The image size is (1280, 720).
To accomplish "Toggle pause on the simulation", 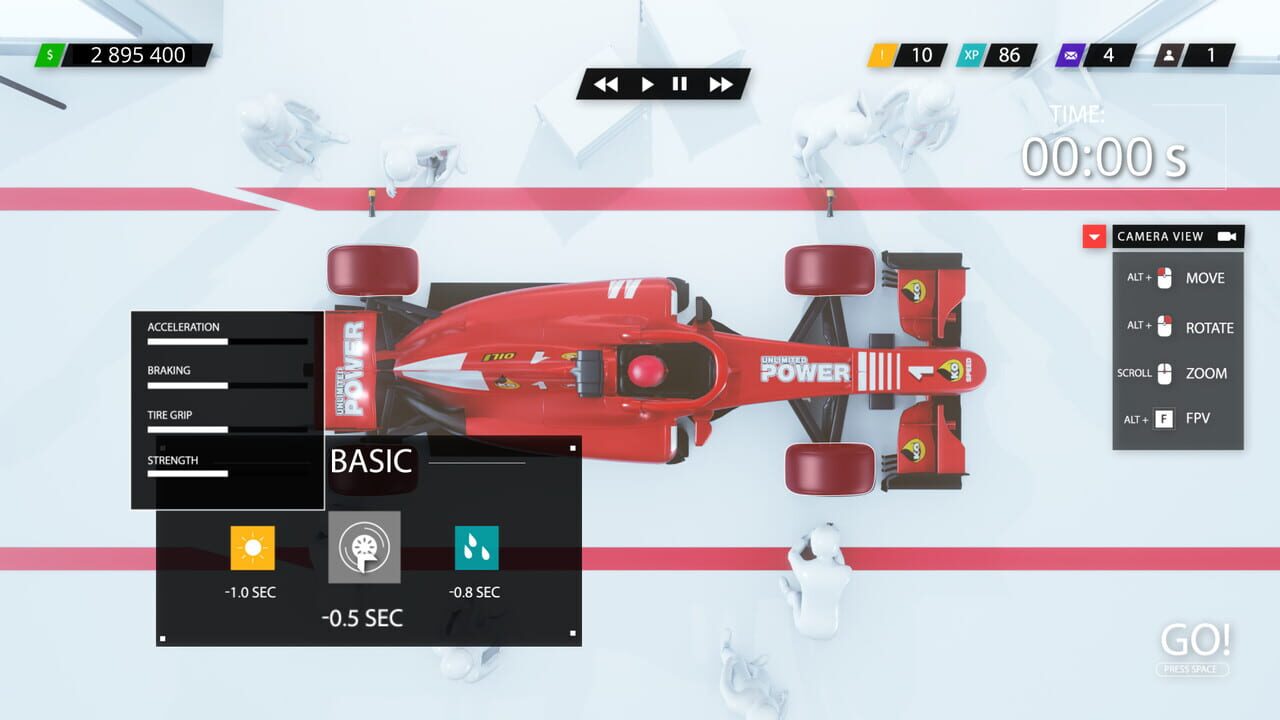I will pyautogui.click(x=680, y=85).
